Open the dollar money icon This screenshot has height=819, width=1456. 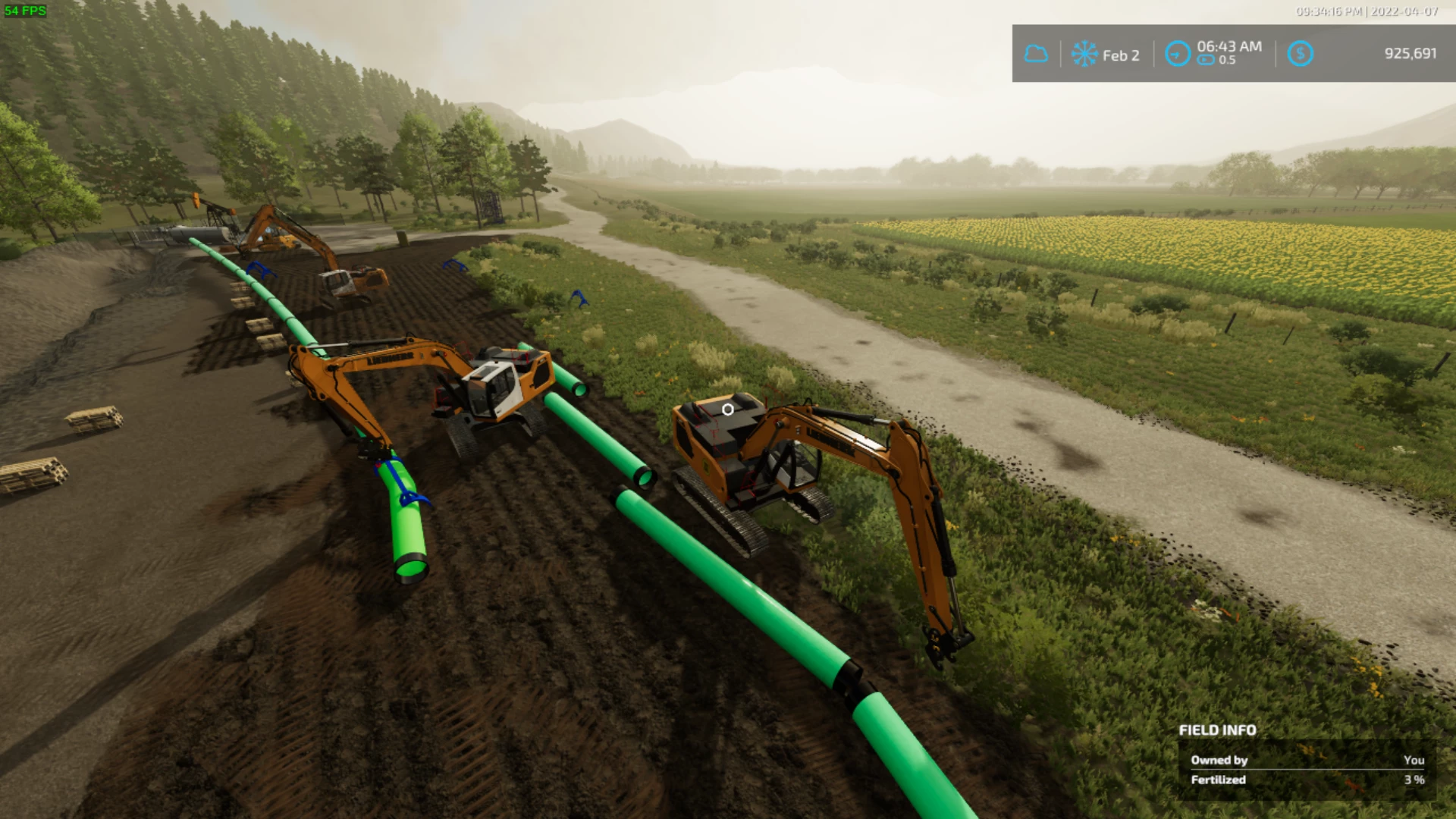[x=1300, y=53]
